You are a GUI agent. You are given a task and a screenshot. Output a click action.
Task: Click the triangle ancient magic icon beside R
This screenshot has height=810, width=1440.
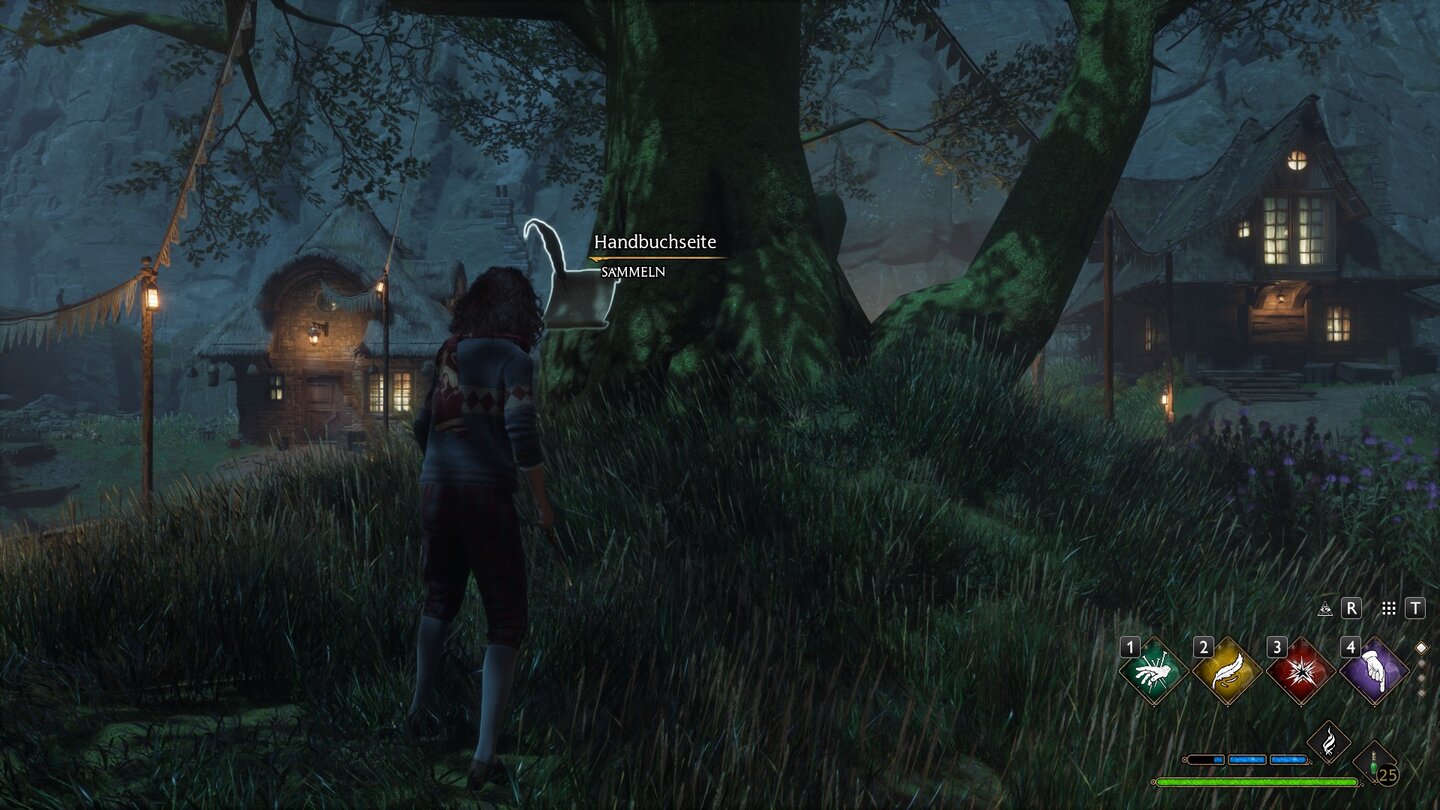pos(1325,607)
